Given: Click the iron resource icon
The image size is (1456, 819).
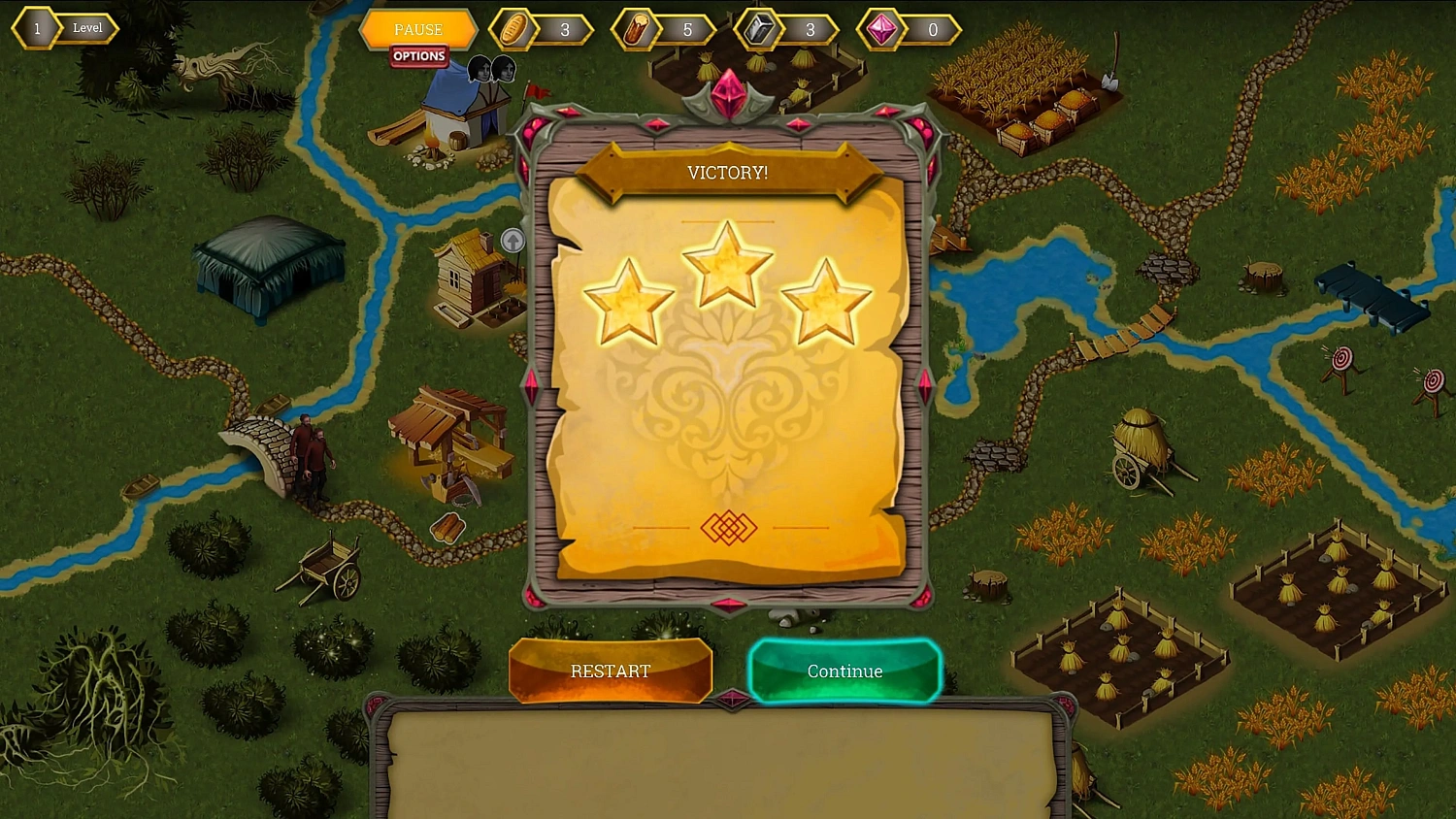Looking at the screenshot, I should pyautogui.click(x=759, y=29).
